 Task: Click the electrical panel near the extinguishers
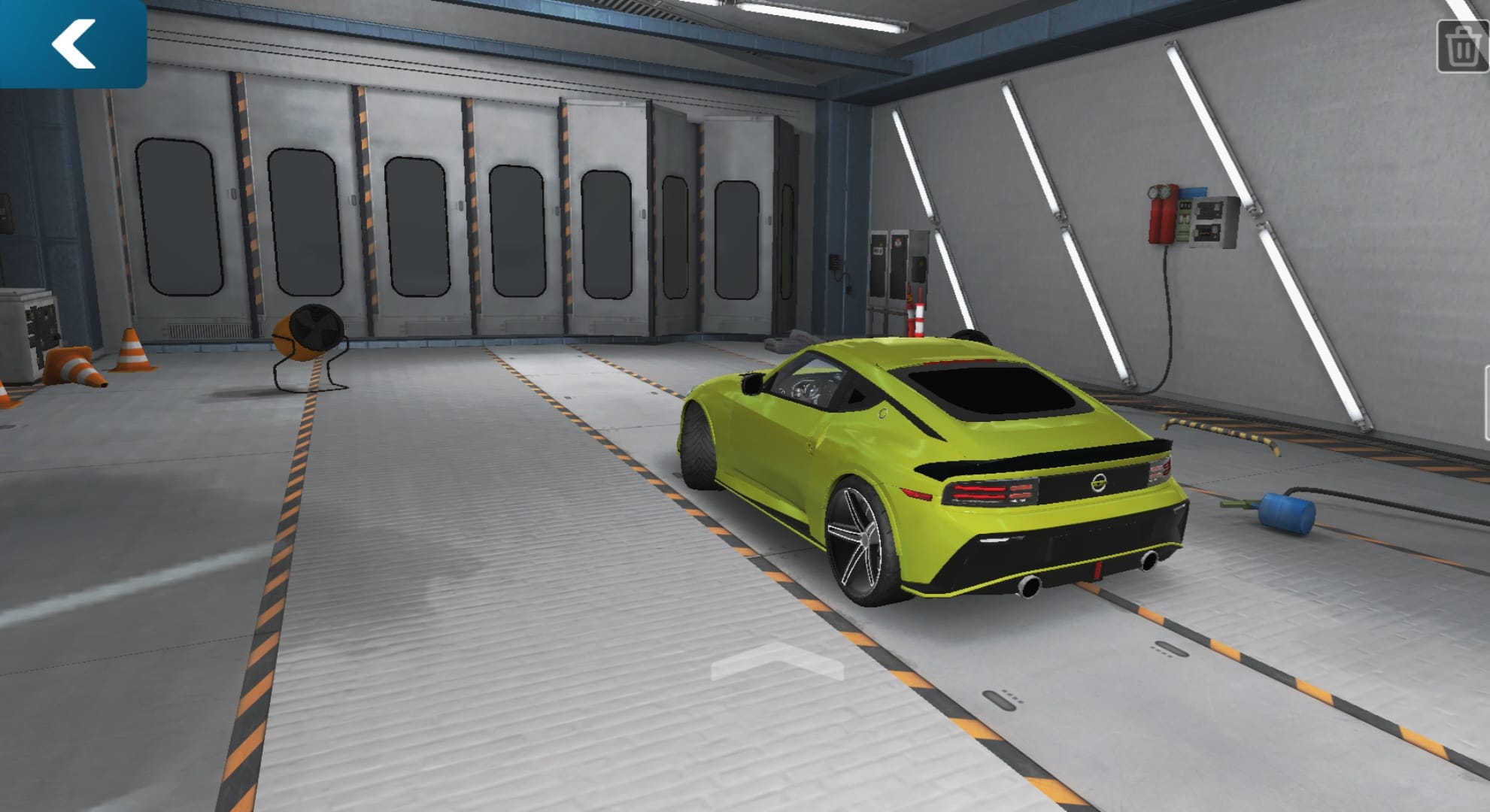[x=1212, y=218]
